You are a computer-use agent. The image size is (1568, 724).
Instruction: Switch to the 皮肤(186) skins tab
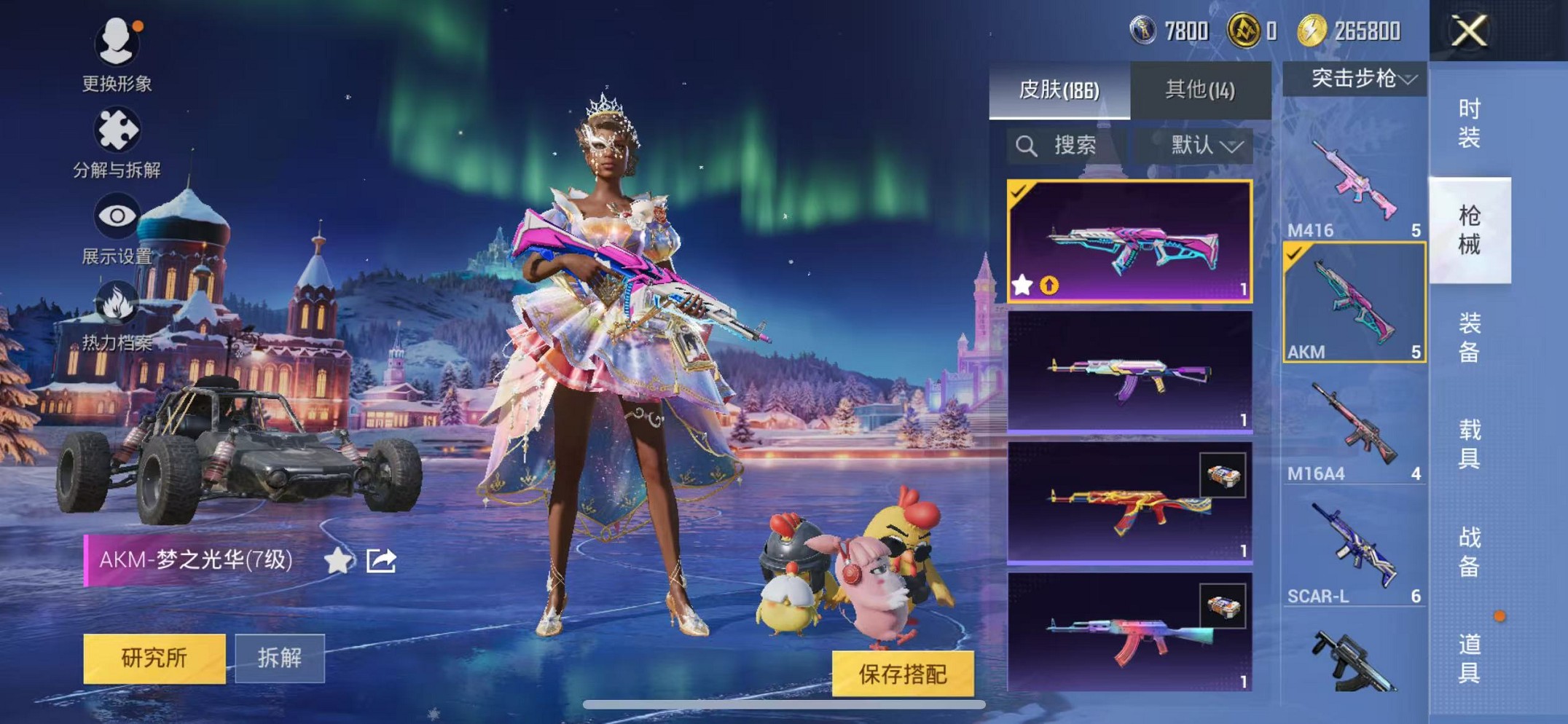click(1059, 90)
